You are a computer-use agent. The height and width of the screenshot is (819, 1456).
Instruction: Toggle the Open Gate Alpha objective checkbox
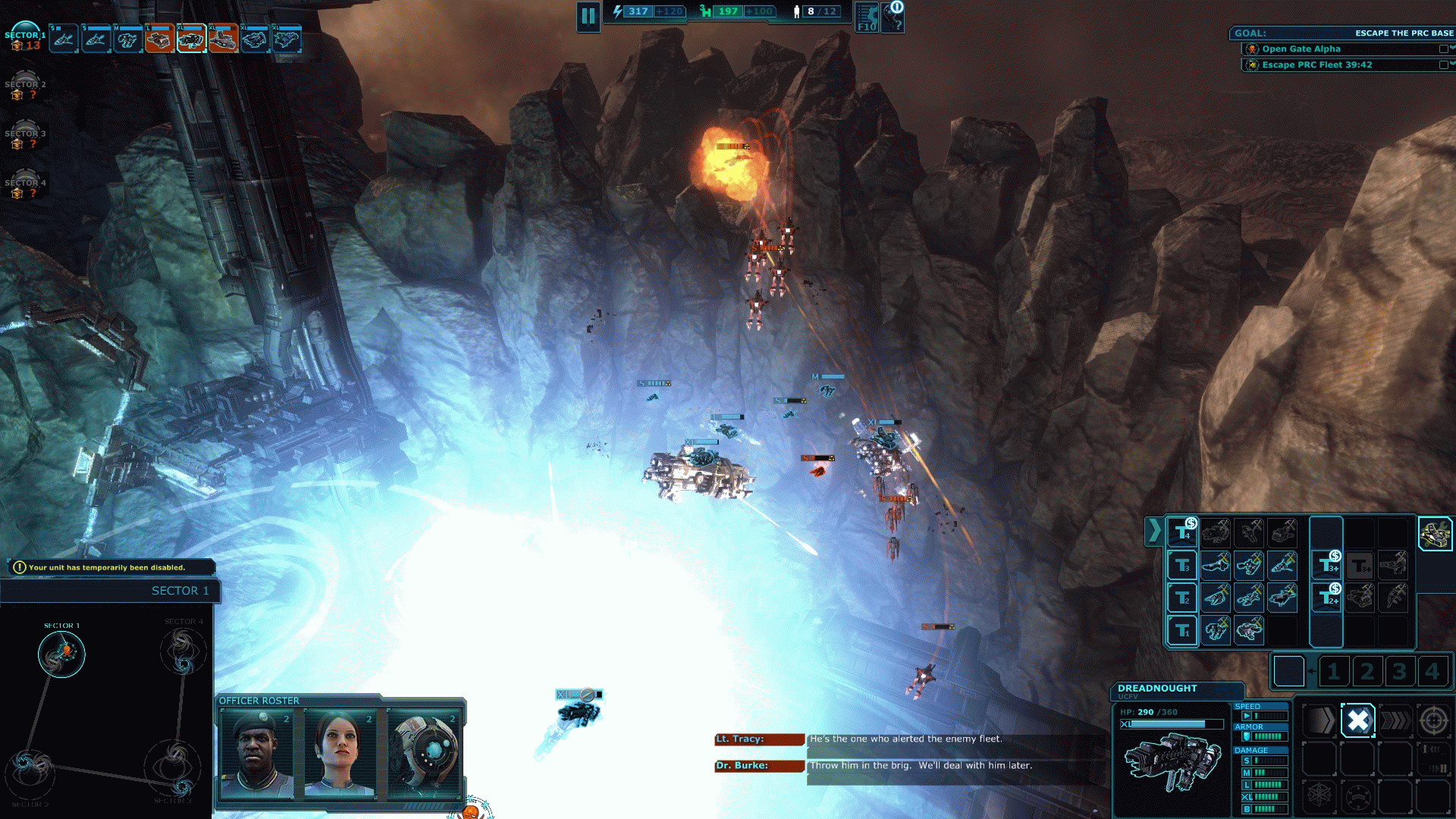1443,49
